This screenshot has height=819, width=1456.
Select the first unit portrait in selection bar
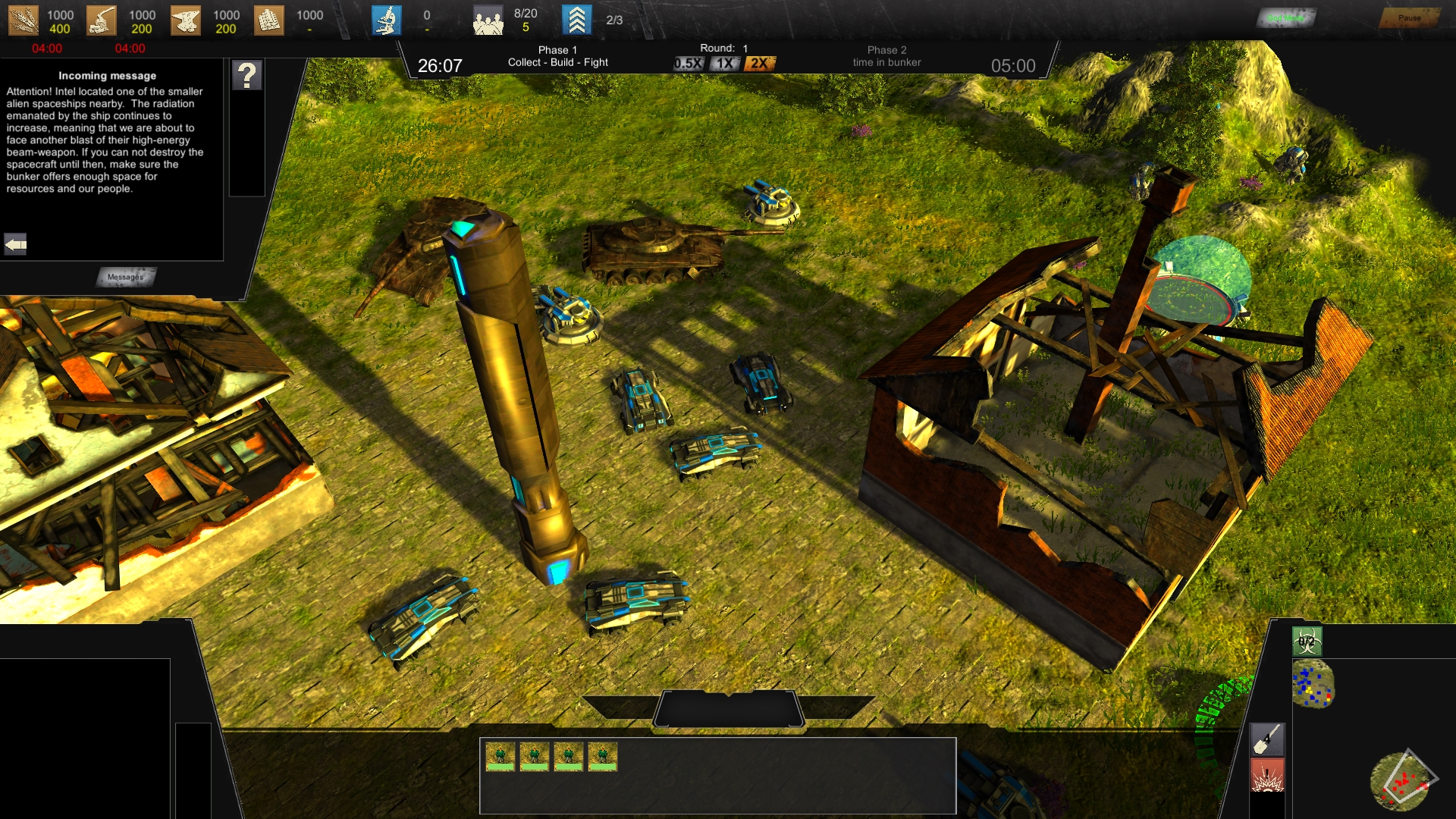[x=500, y=757]
